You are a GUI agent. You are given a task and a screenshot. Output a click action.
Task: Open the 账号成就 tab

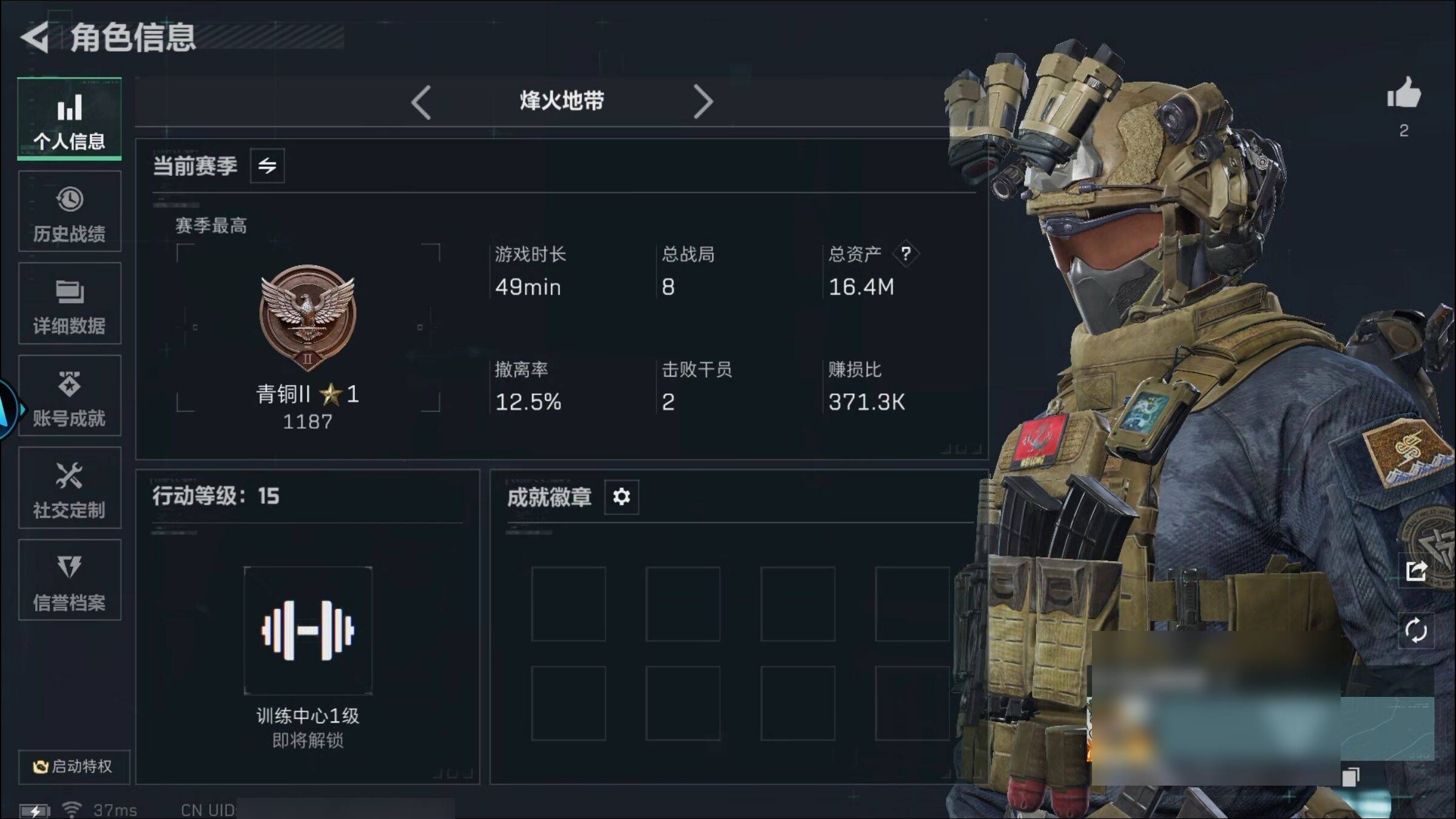pyautogui.click(x=69, y=396)
